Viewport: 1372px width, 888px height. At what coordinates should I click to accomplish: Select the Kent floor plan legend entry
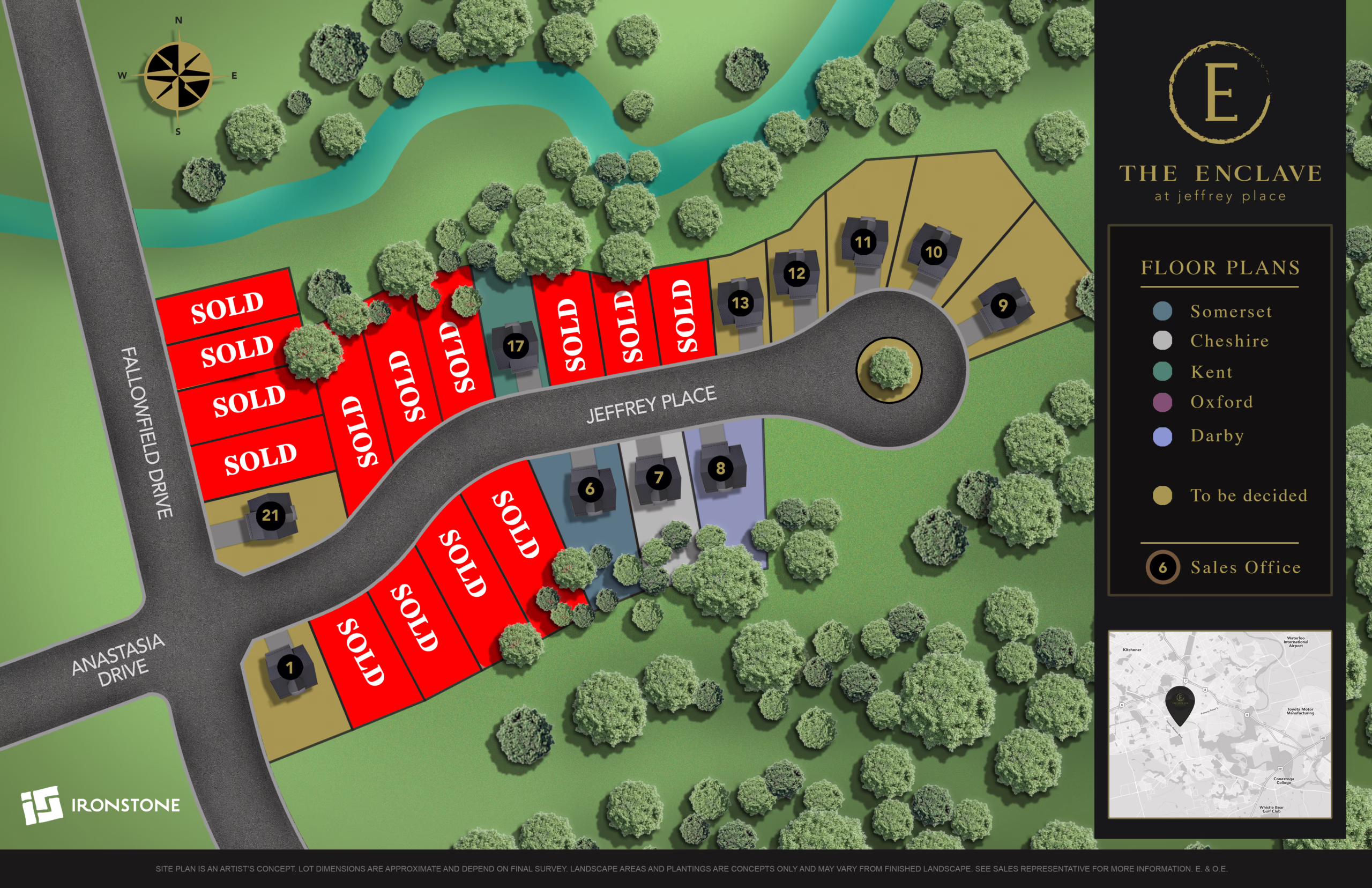1211,372
